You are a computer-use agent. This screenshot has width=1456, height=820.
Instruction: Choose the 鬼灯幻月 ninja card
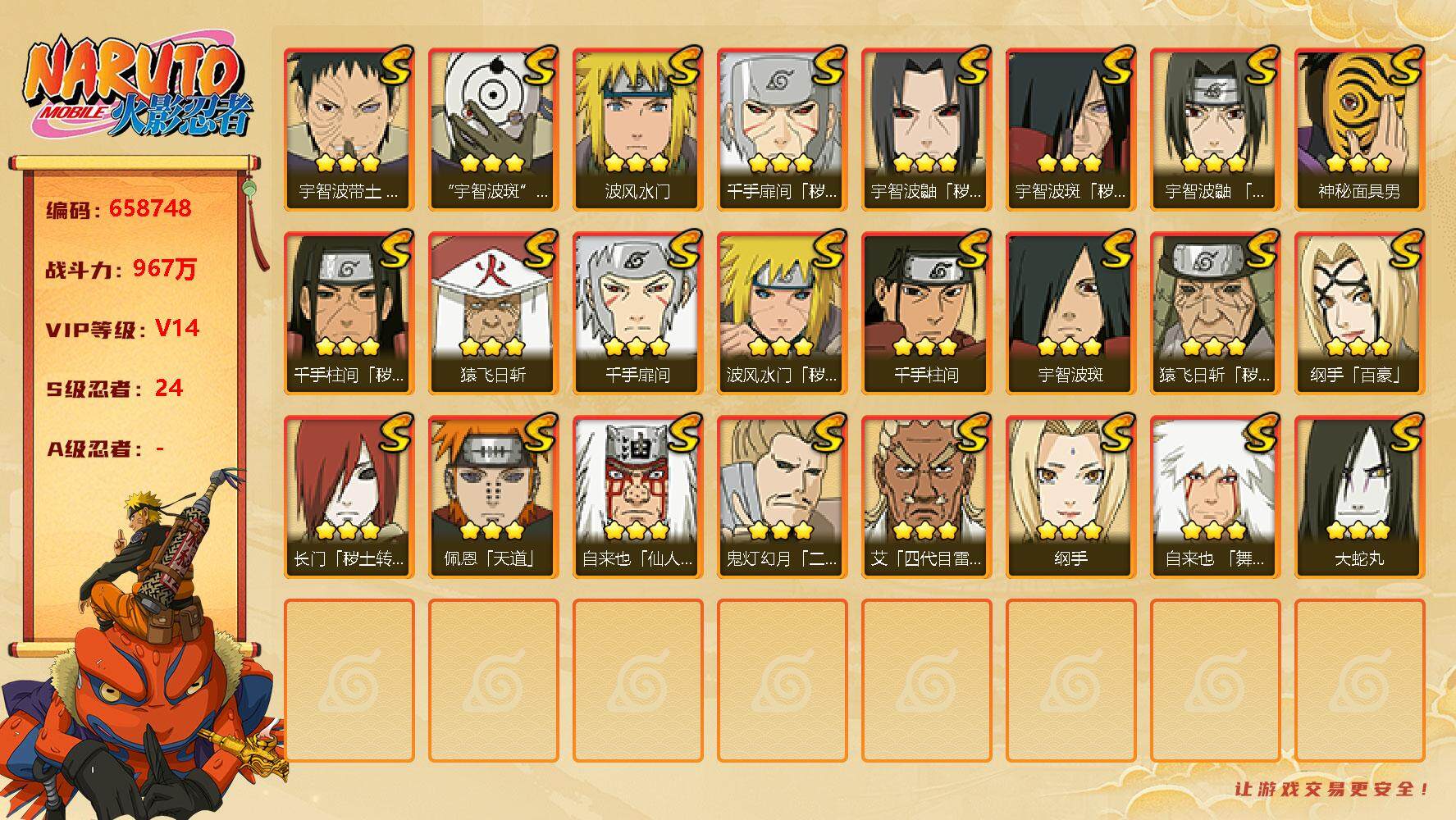pyautogui.click(x=782, y=497)
